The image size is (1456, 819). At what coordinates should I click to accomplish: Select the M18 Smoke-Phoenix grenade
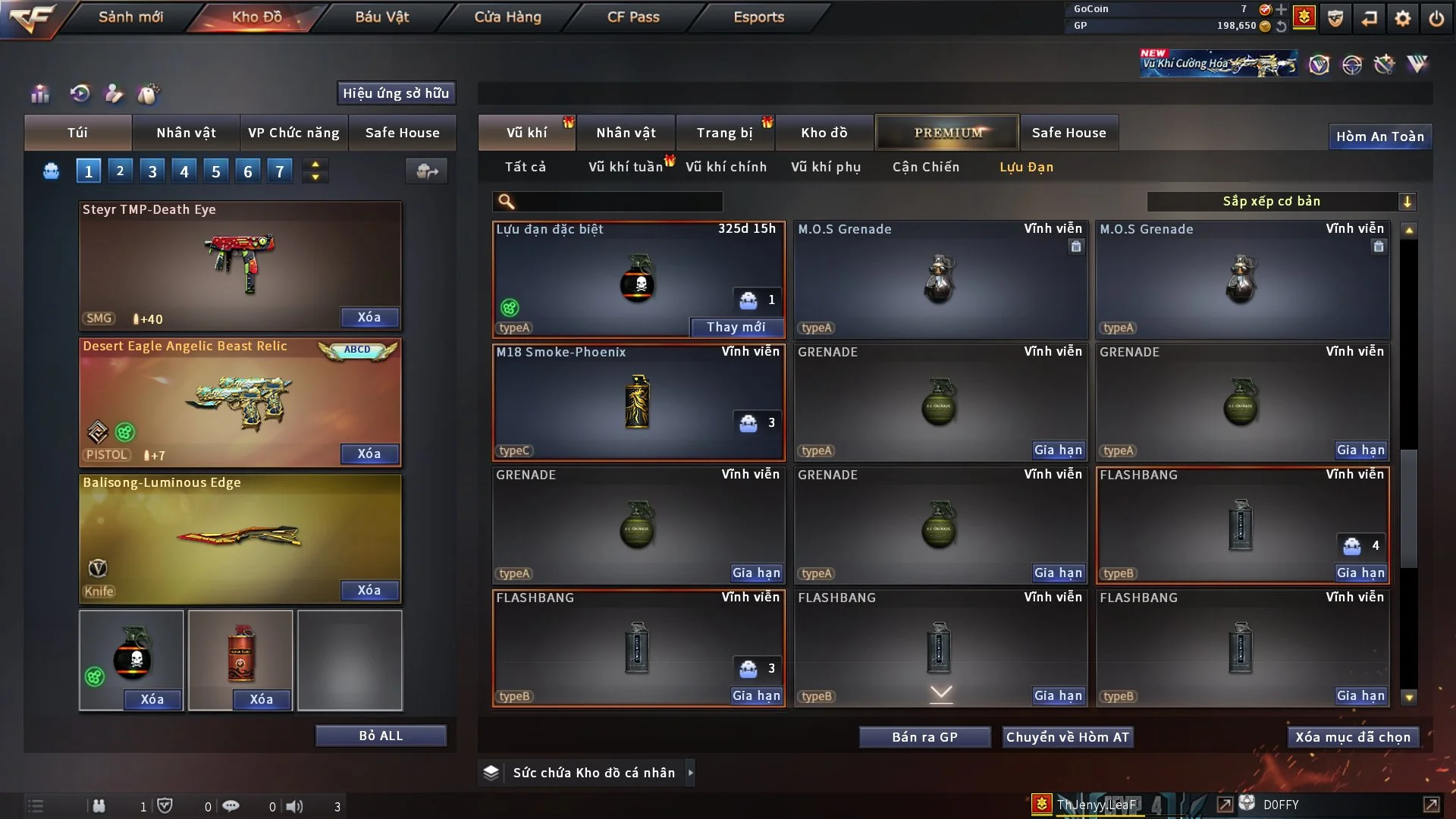coord(637,402)
